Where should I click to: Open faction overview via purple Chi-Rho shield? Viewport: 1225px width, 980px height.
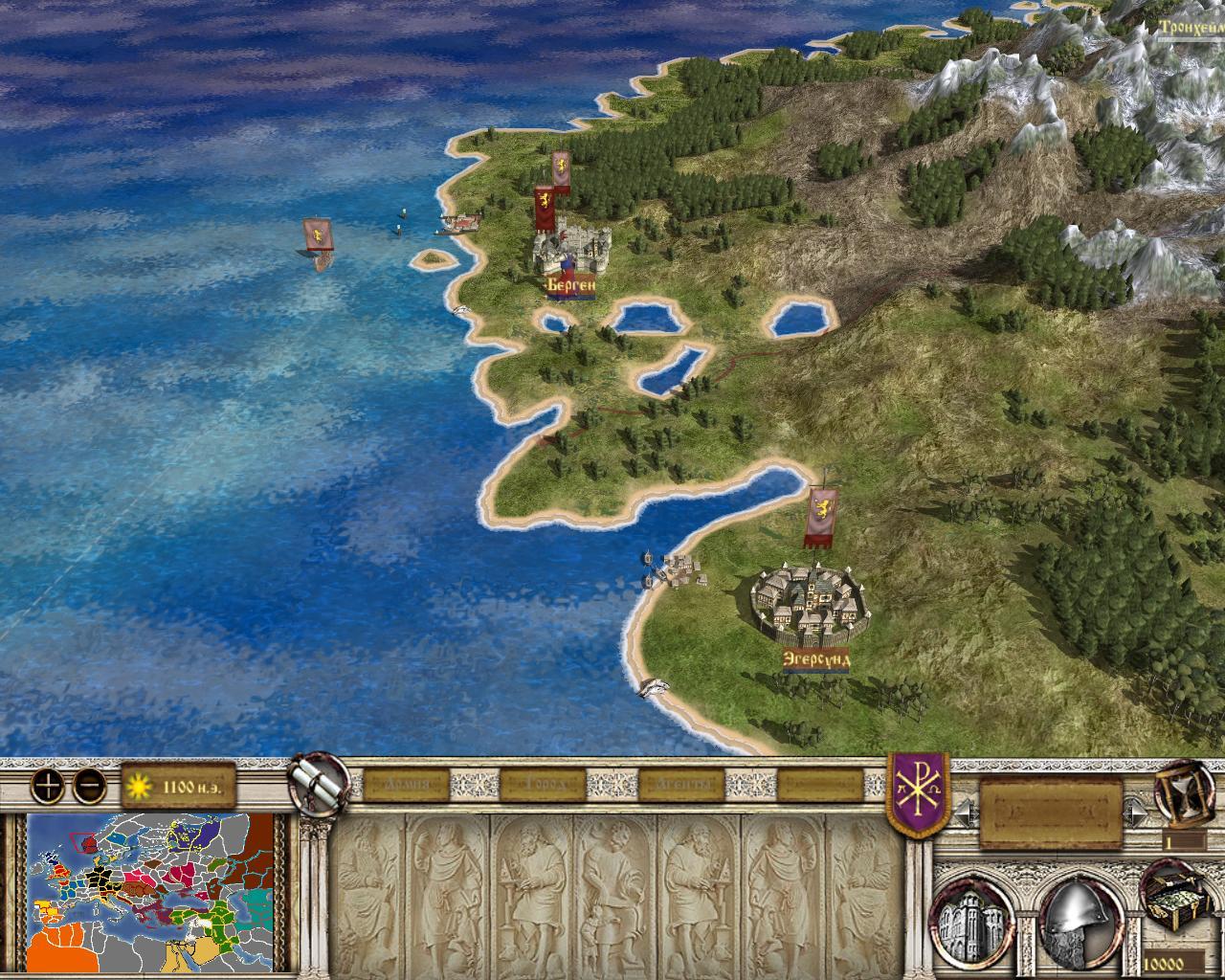[919, 791]
